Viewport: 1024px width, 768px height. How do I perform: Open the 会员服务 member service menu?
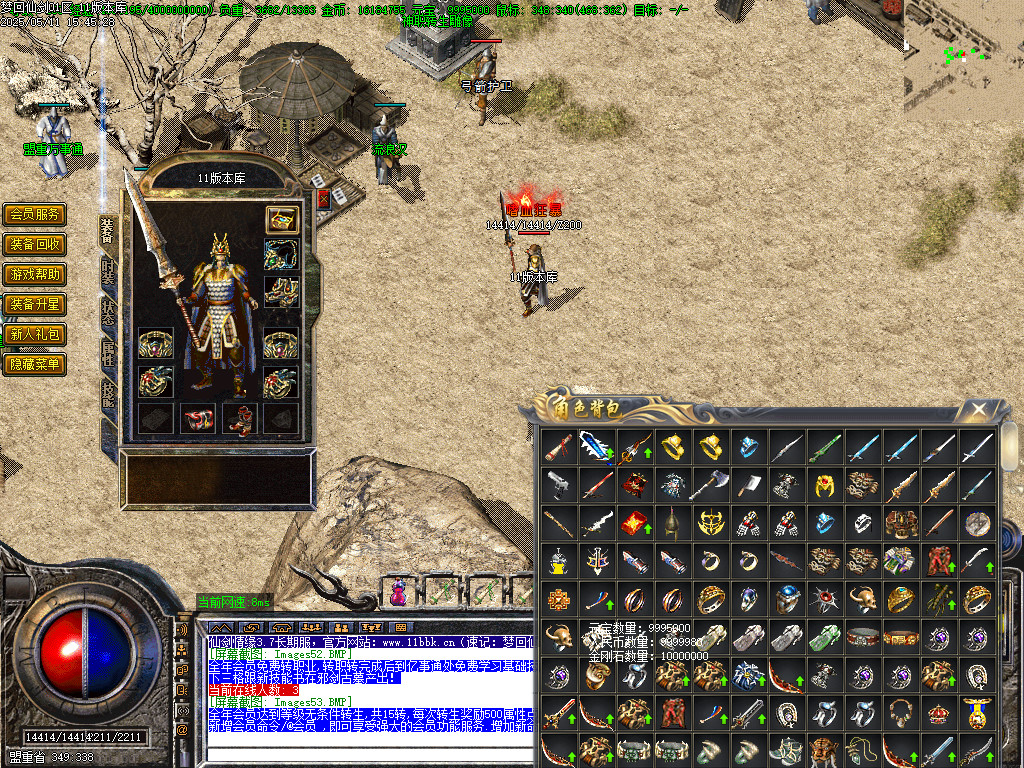coord(35,214)
